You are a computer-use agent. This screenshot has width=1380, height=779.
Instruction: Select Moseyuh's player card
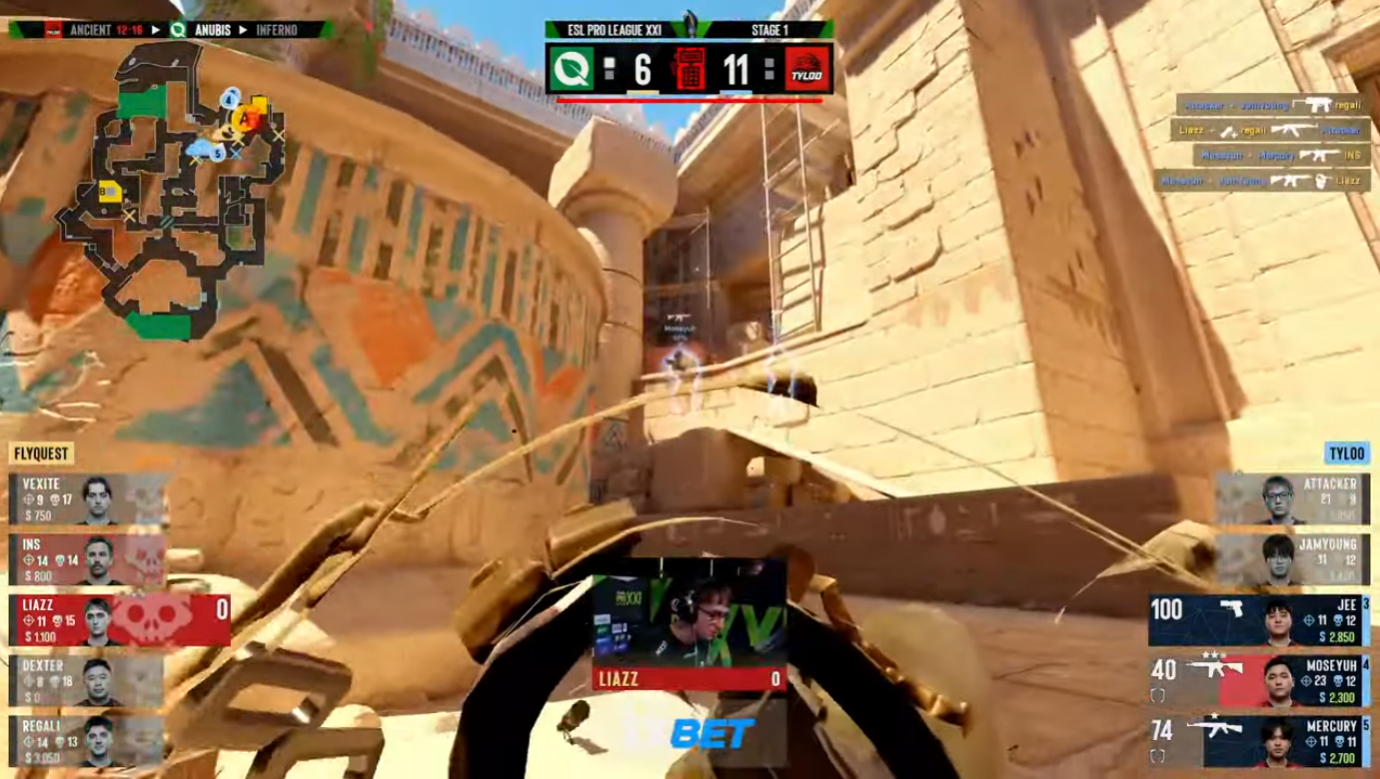[1258, 681]
